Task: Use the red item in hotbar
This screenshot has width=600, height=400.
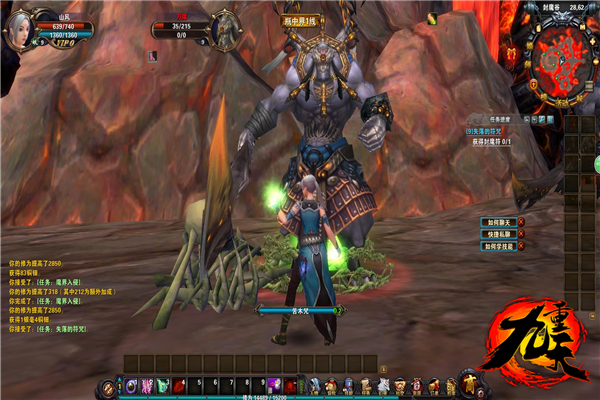Action: [x=180, y=385]
